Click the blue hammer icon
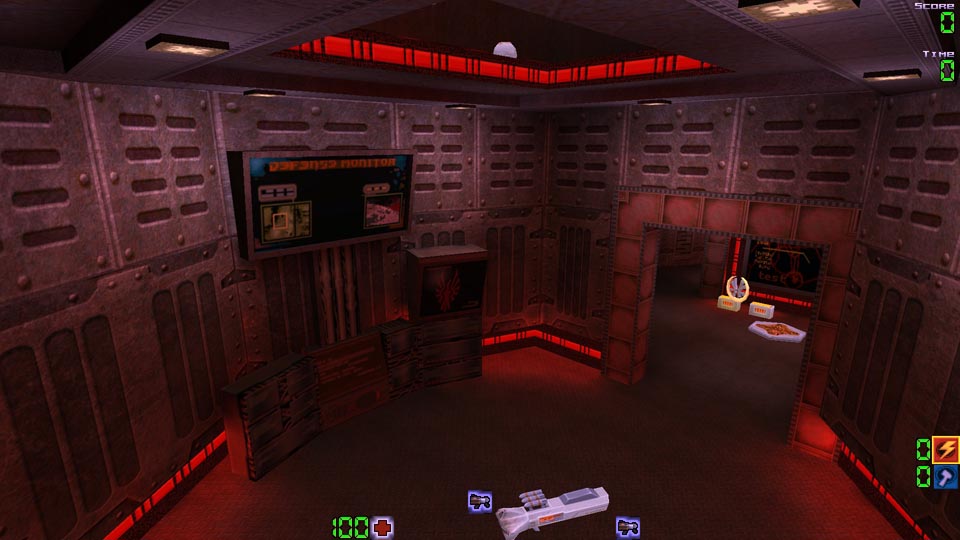The height and width of the screenshot is (540, 960). click(946, 477)
